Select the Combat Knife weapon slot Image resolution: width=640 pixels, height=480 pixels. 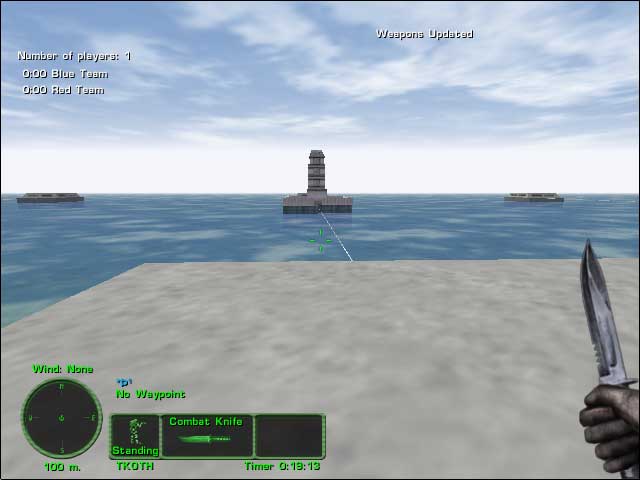[x=206, y=436]
